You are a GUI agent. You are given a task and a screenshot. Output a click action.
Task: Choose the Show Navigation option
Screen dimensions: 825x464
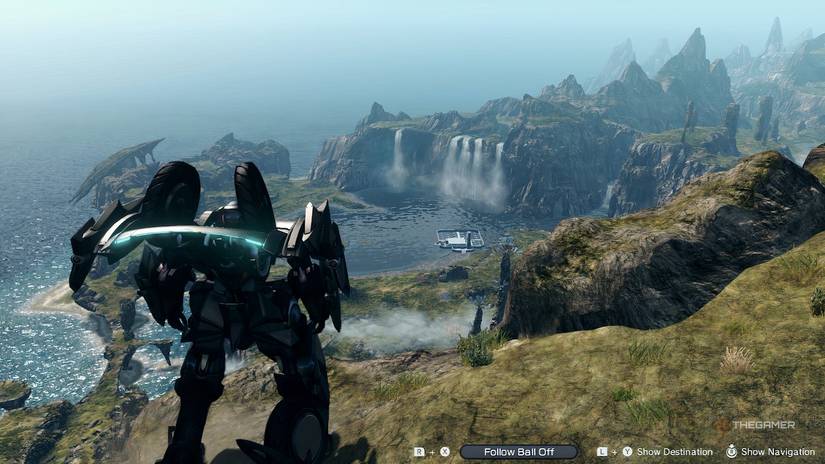pos(777,452)
